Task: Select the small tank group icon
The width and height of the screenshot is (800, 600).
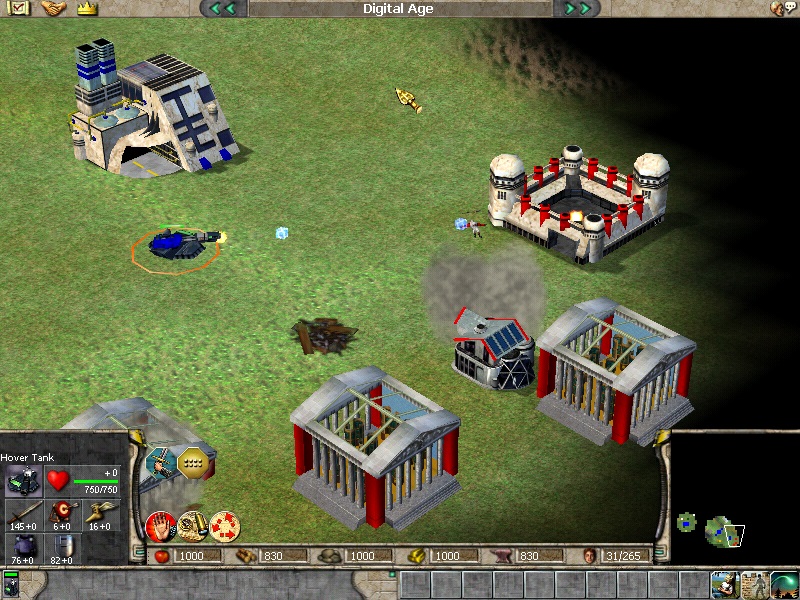Action: click(12, 583)
